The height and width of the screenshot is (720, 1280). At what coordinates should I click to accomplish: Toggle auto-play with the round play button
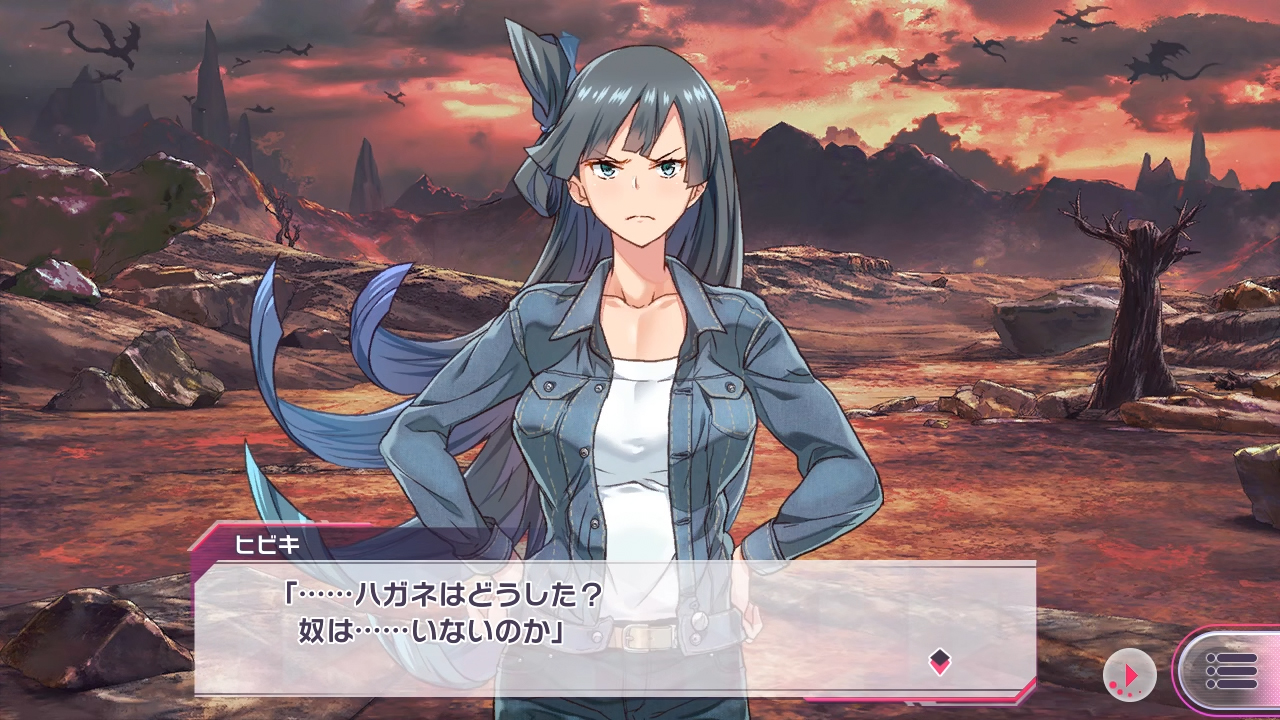point(1129,675)
